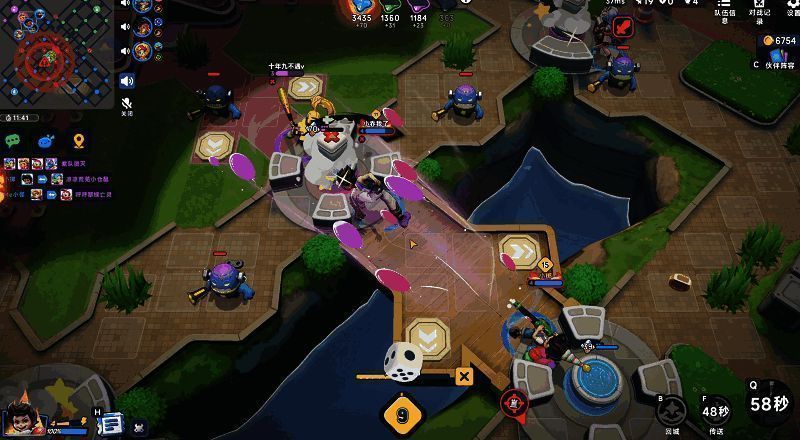Viewport: 800px width, 440px height.
Task: Toggle the muted microphone labeled 关闭
Action: pos(127,104)
